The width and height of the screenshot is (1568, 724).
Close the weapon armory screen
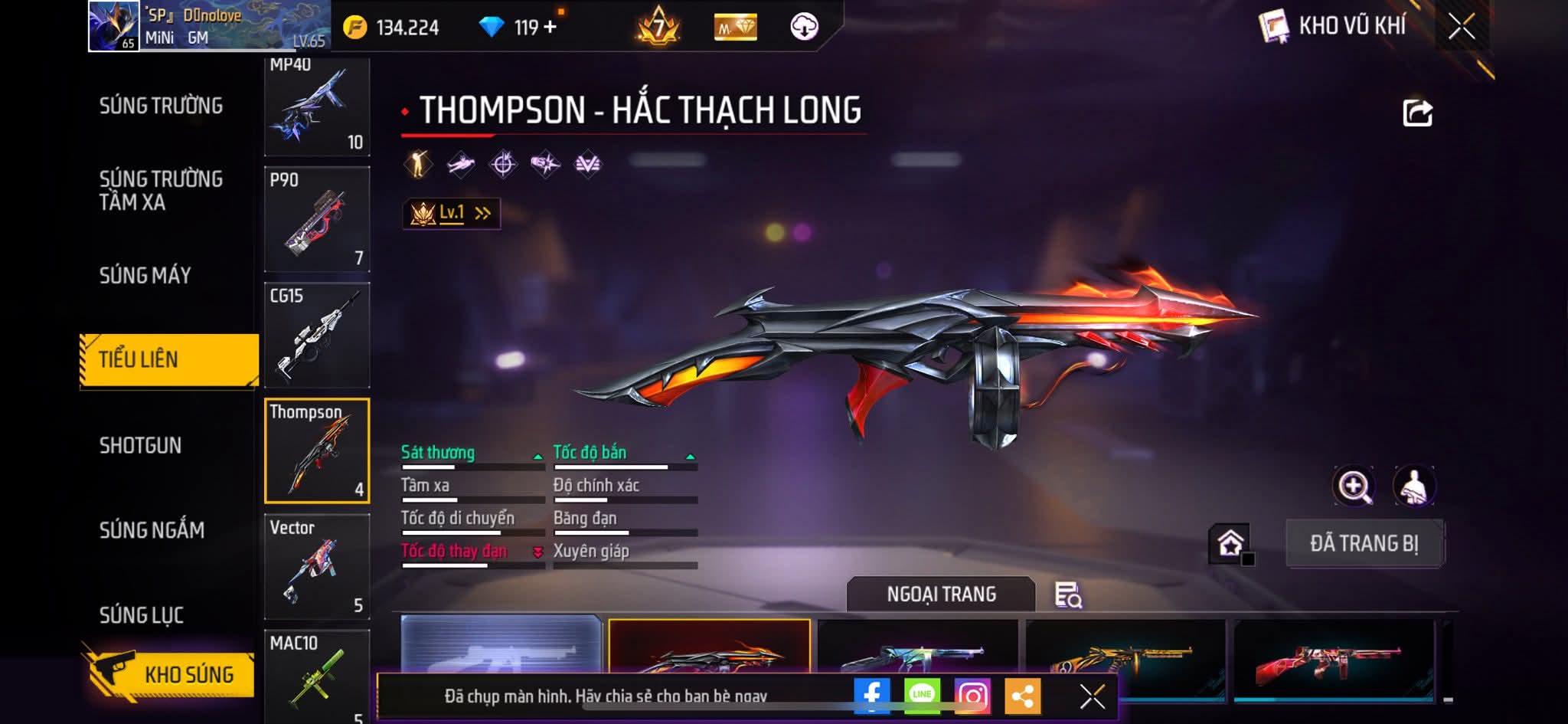point(1461,27)
